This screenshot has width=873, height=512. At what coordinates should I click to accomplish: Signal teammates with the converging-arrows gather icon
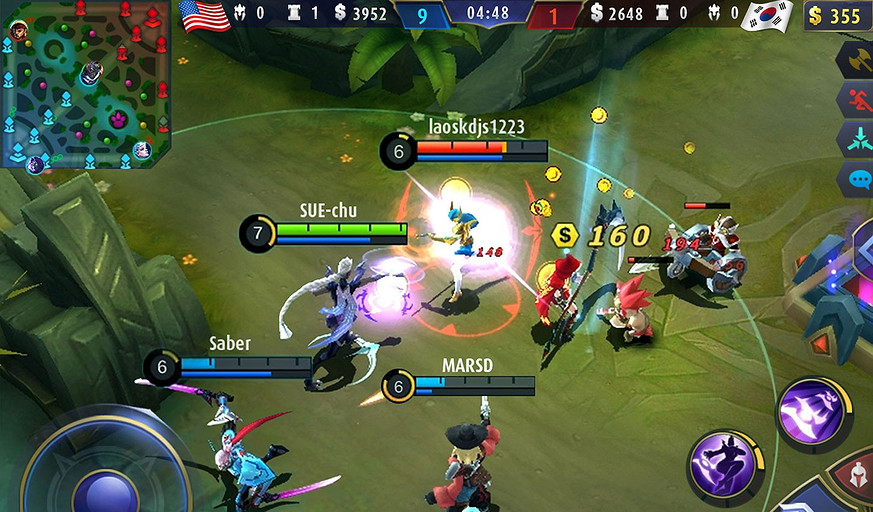(857, 141)
